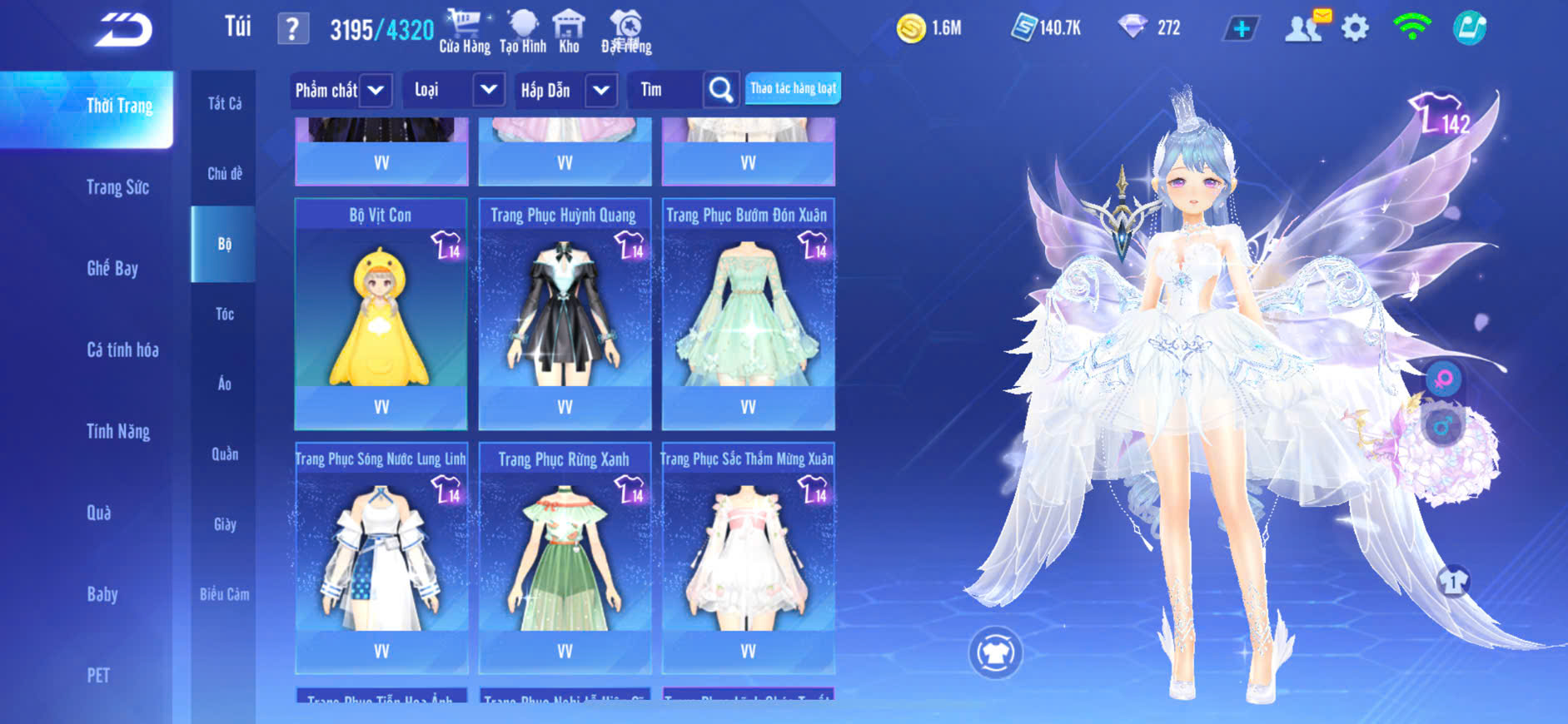Select the Tóc hair category

[224, 314]
